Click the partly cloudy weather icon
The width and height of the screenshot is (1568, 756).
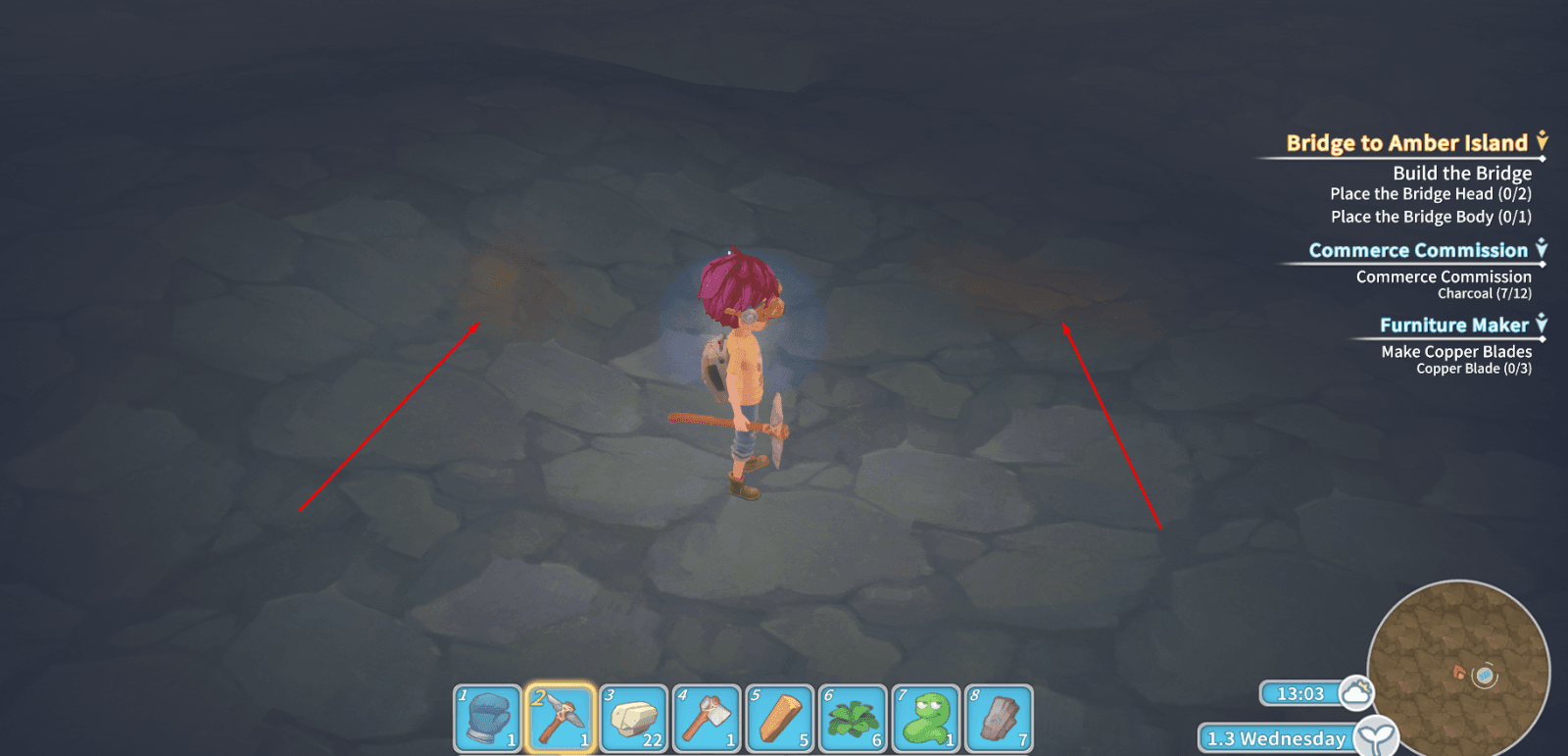pos(1358,692)
